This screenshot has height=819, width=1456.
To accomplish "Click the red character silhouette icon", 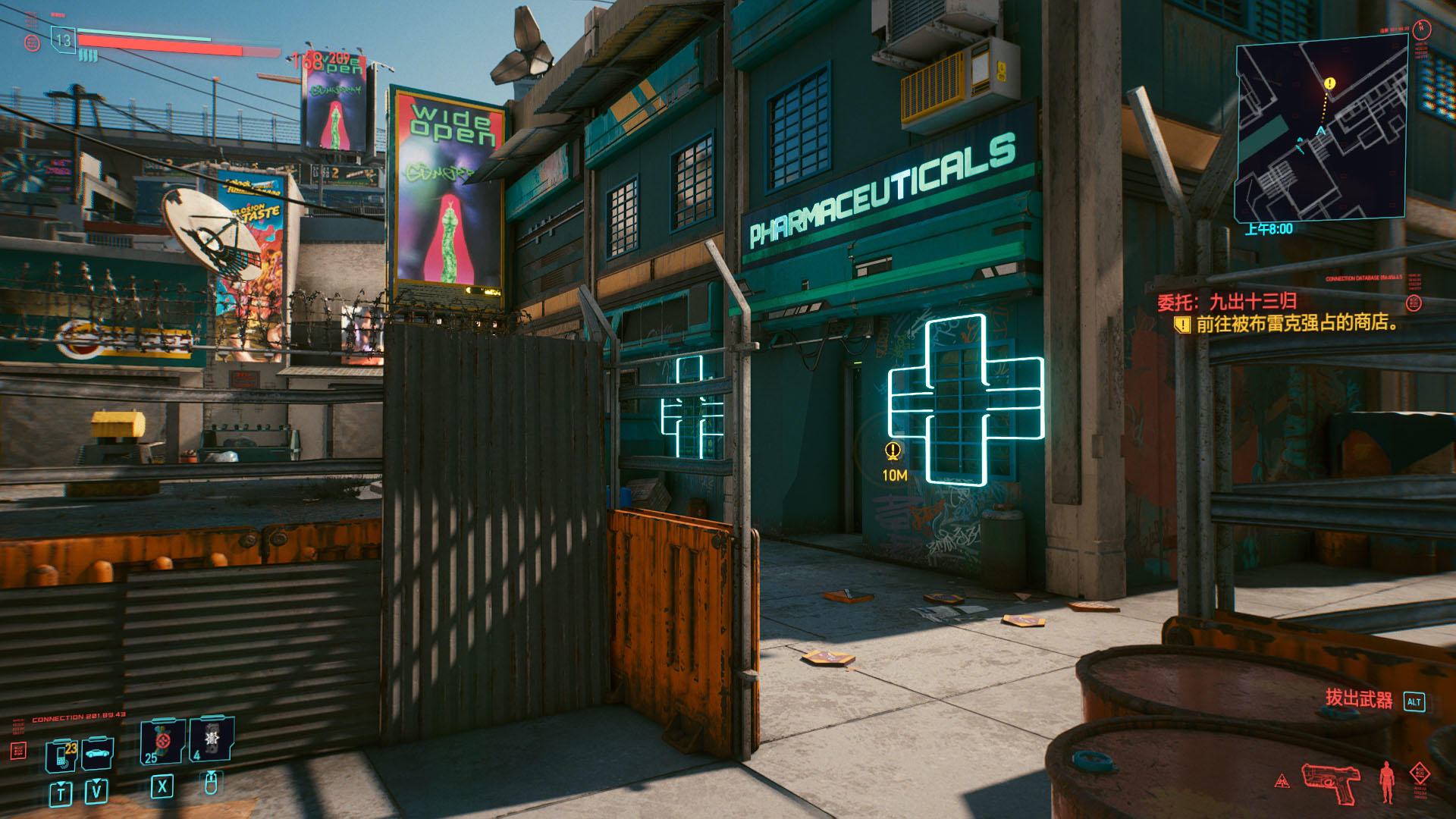I will pos(1387,781).
